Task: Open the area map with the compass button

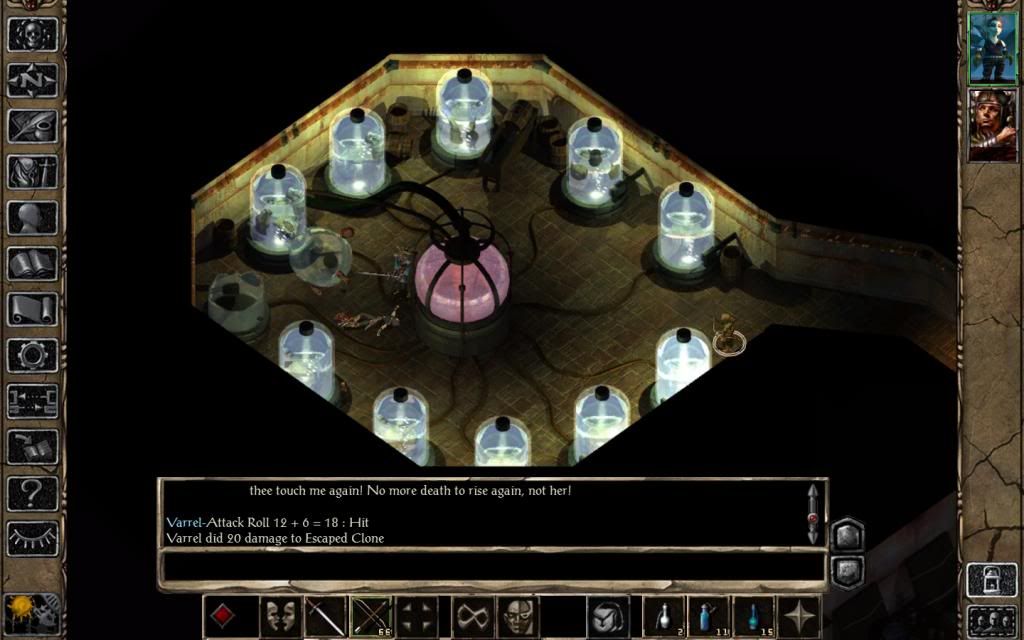Action: point(32,80)
